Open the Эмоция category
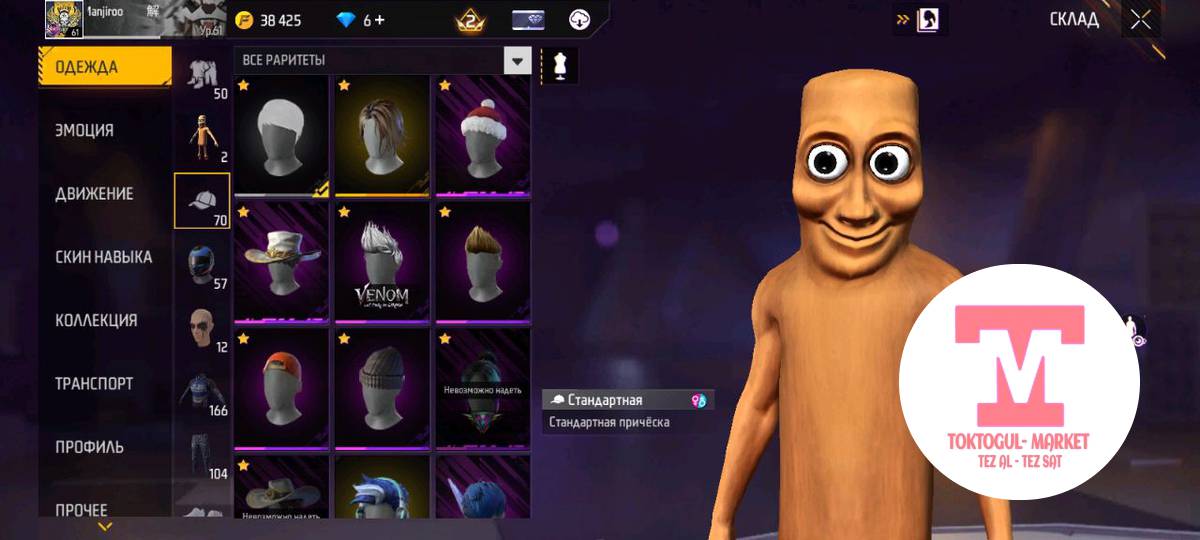The width and height of the screenshot is (1200, 540). click(85, 130)
